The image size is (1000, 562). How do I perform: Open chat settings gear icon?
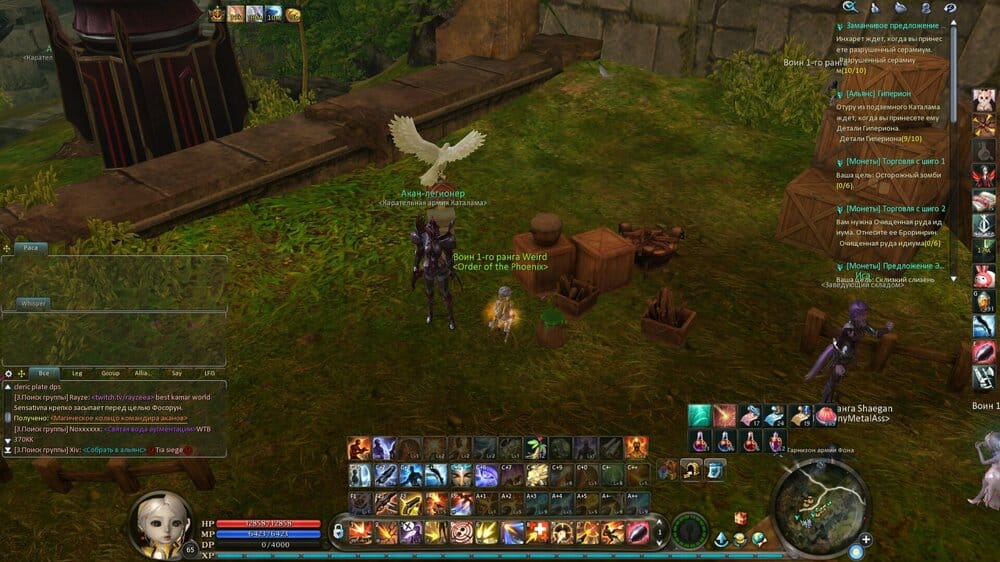(9, 373)
